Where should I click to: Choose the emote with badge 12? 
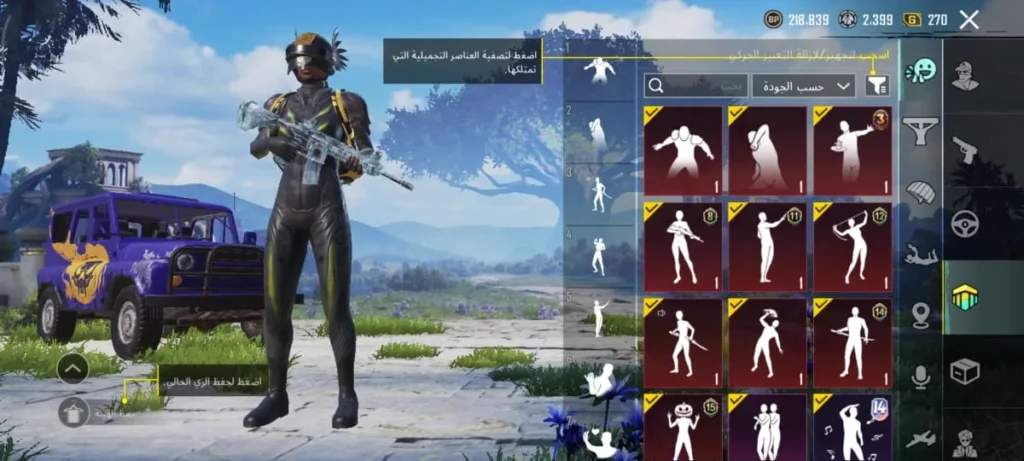point(852,247)
